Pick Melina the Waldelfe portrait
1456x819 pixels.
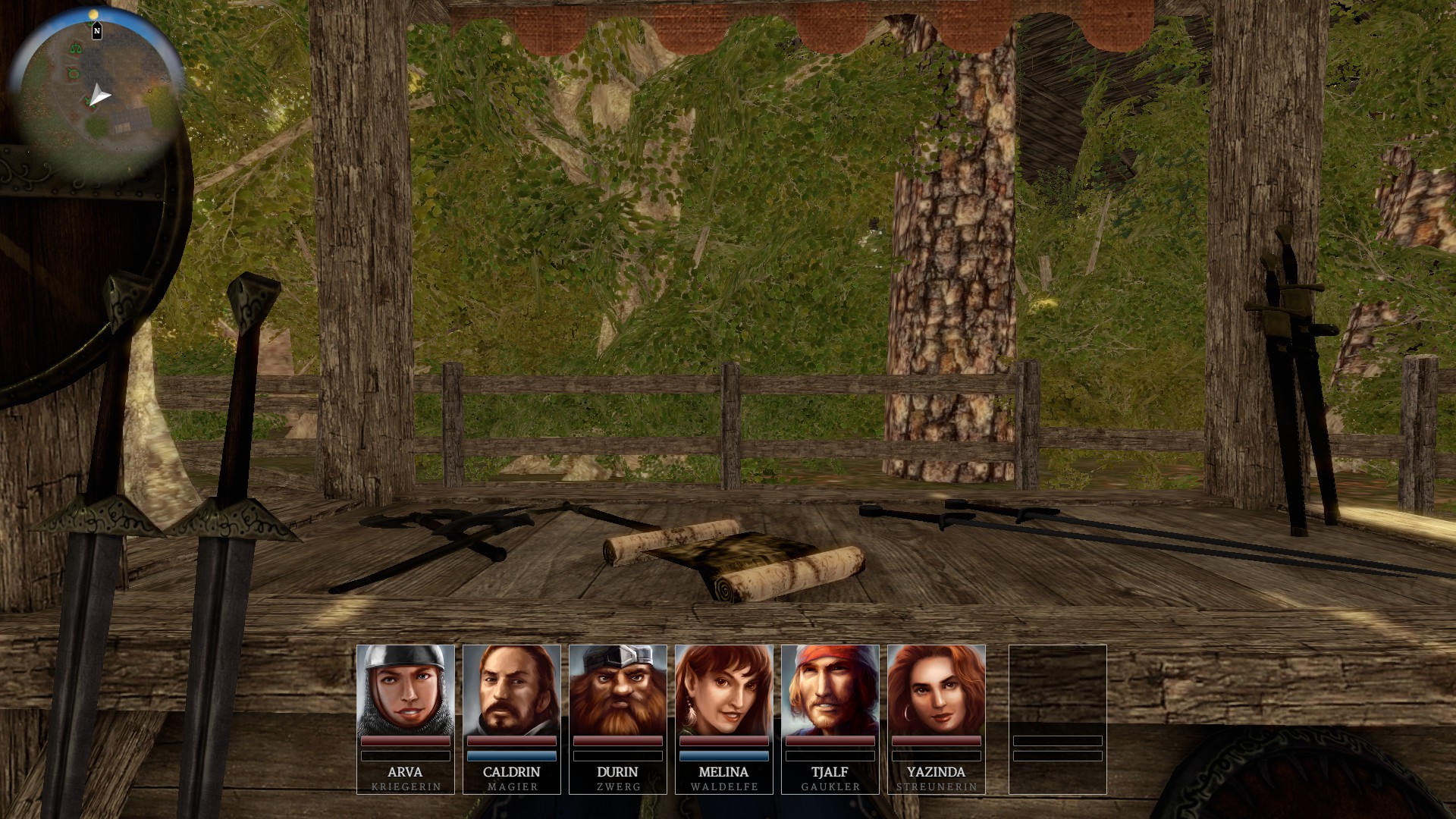(x=723, y=690)
